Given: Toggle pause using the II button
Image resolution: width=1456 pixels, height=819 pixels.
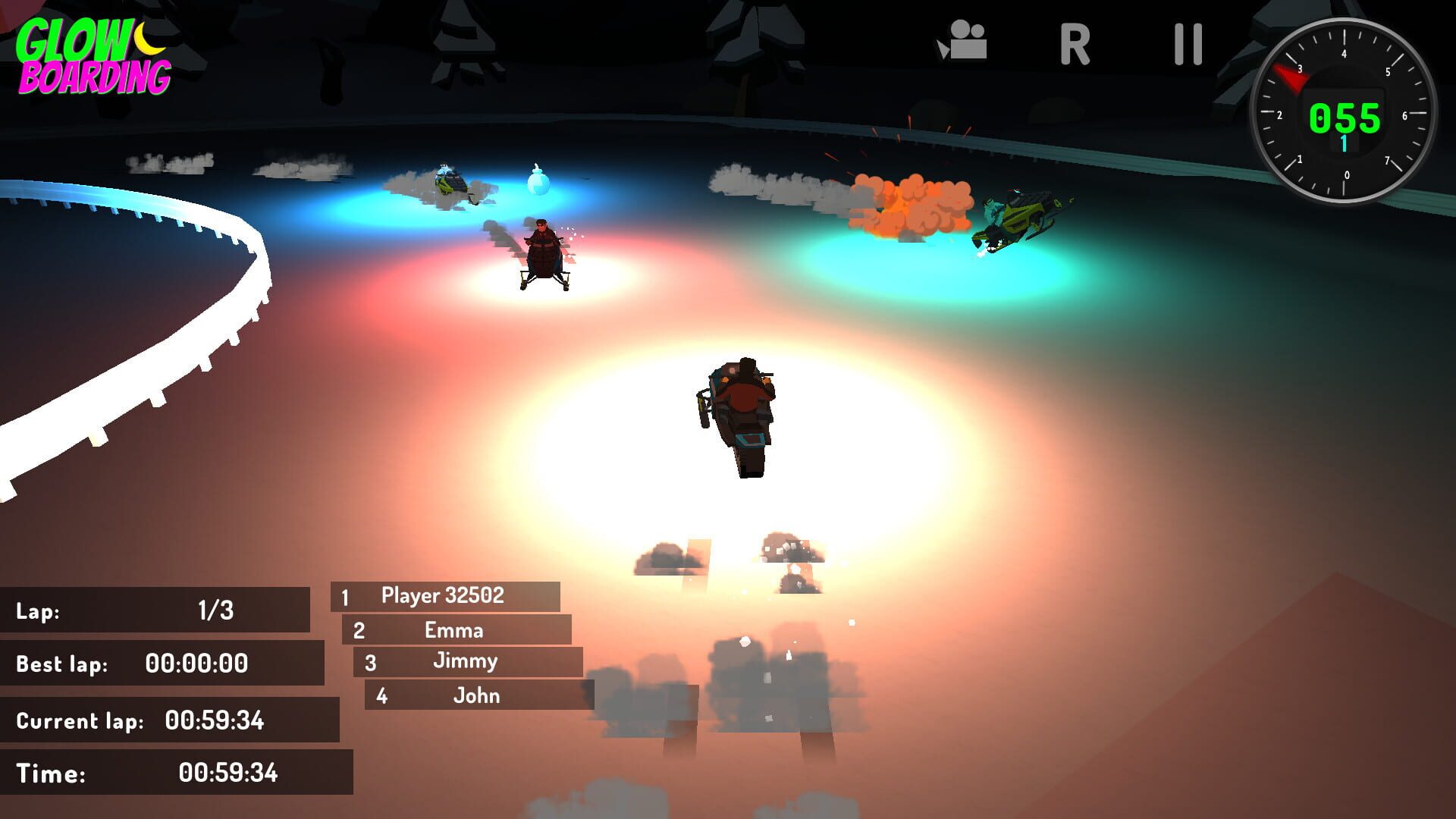Looking at the screenshot, I should [x=1188, y=43].
